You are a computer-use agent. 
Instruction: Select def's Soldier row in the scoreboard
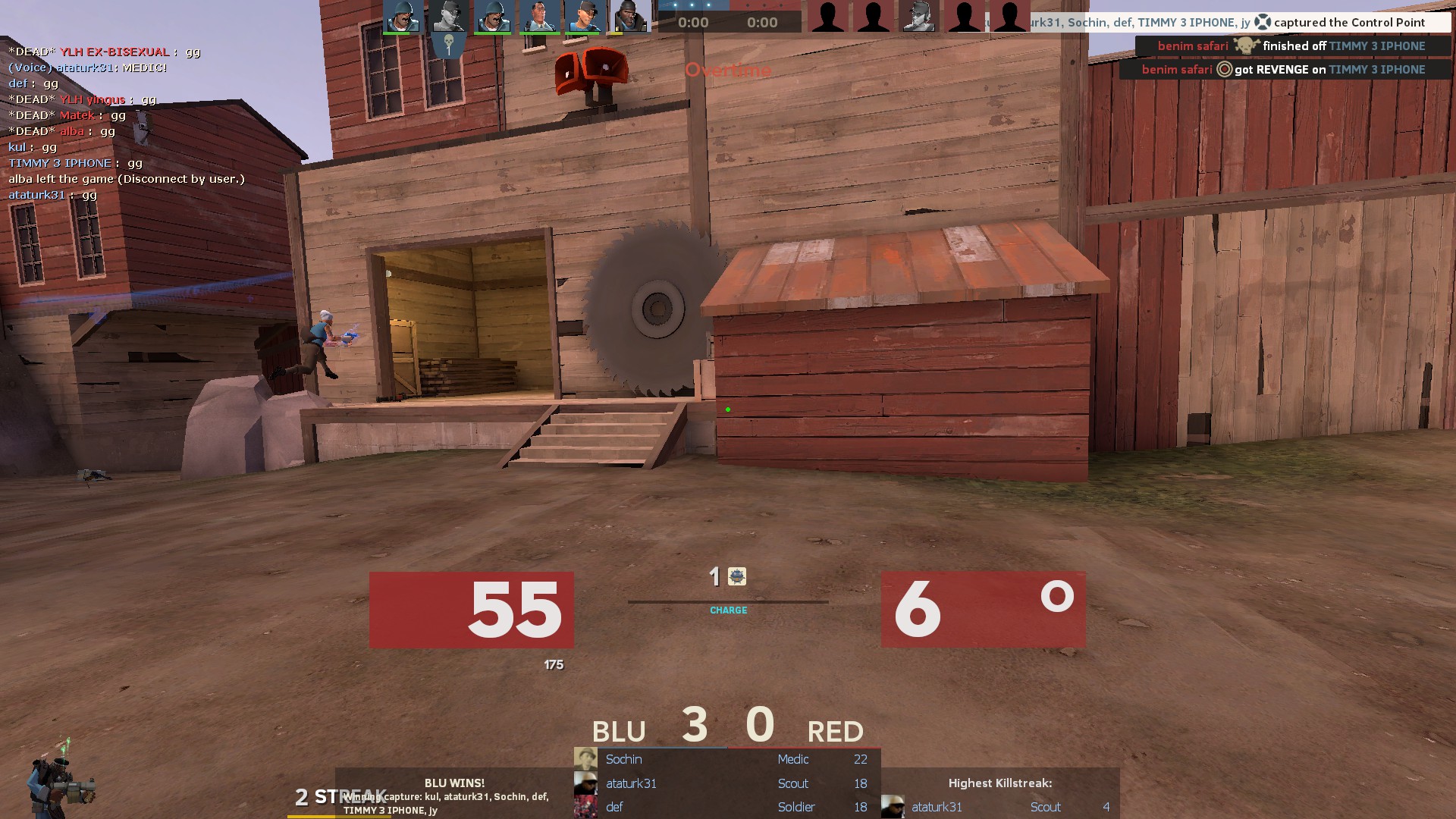pyautogui.click(x=726, y=807)
